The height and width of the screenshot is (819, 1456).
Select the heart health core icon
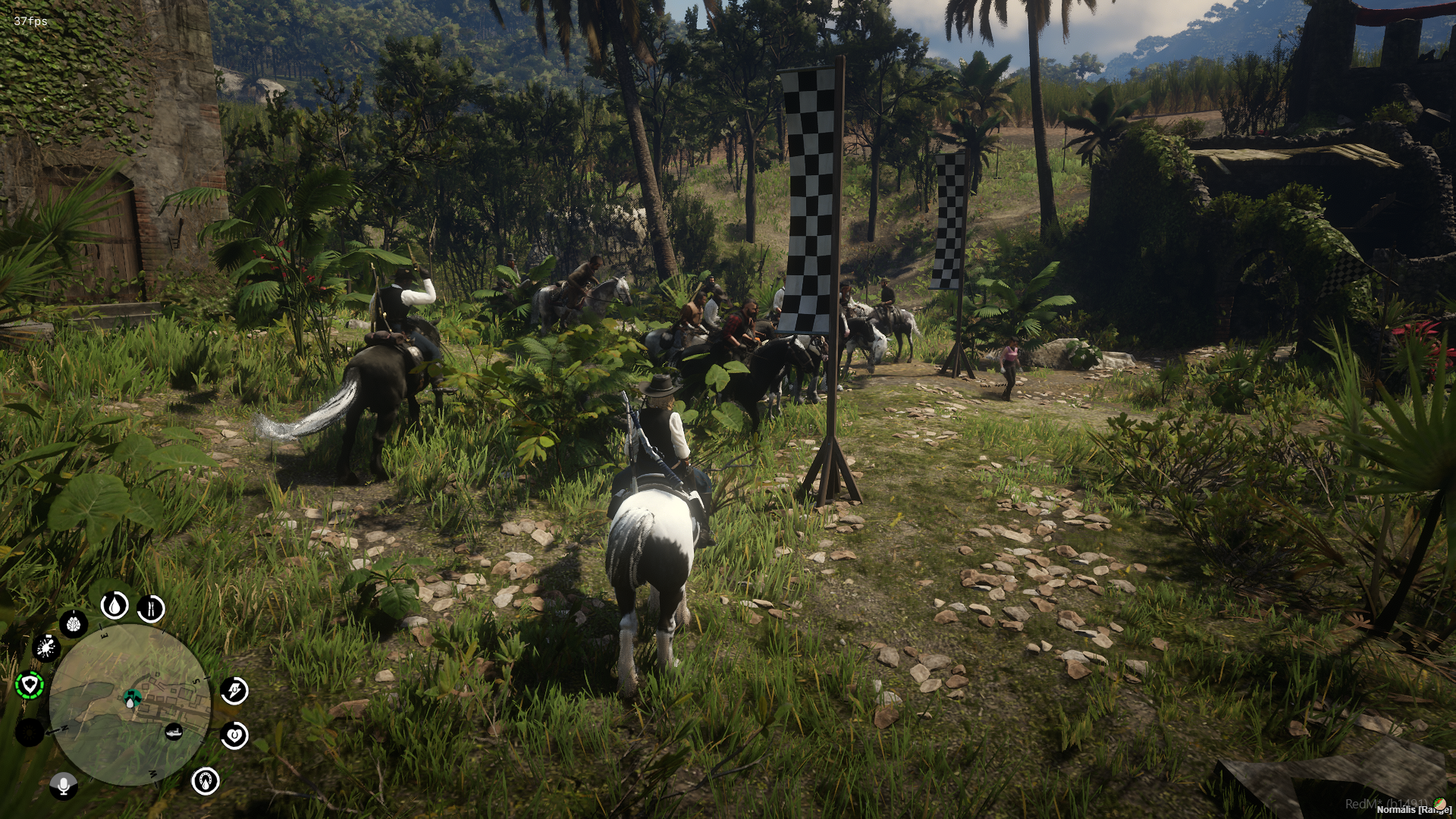coord(234,735)
